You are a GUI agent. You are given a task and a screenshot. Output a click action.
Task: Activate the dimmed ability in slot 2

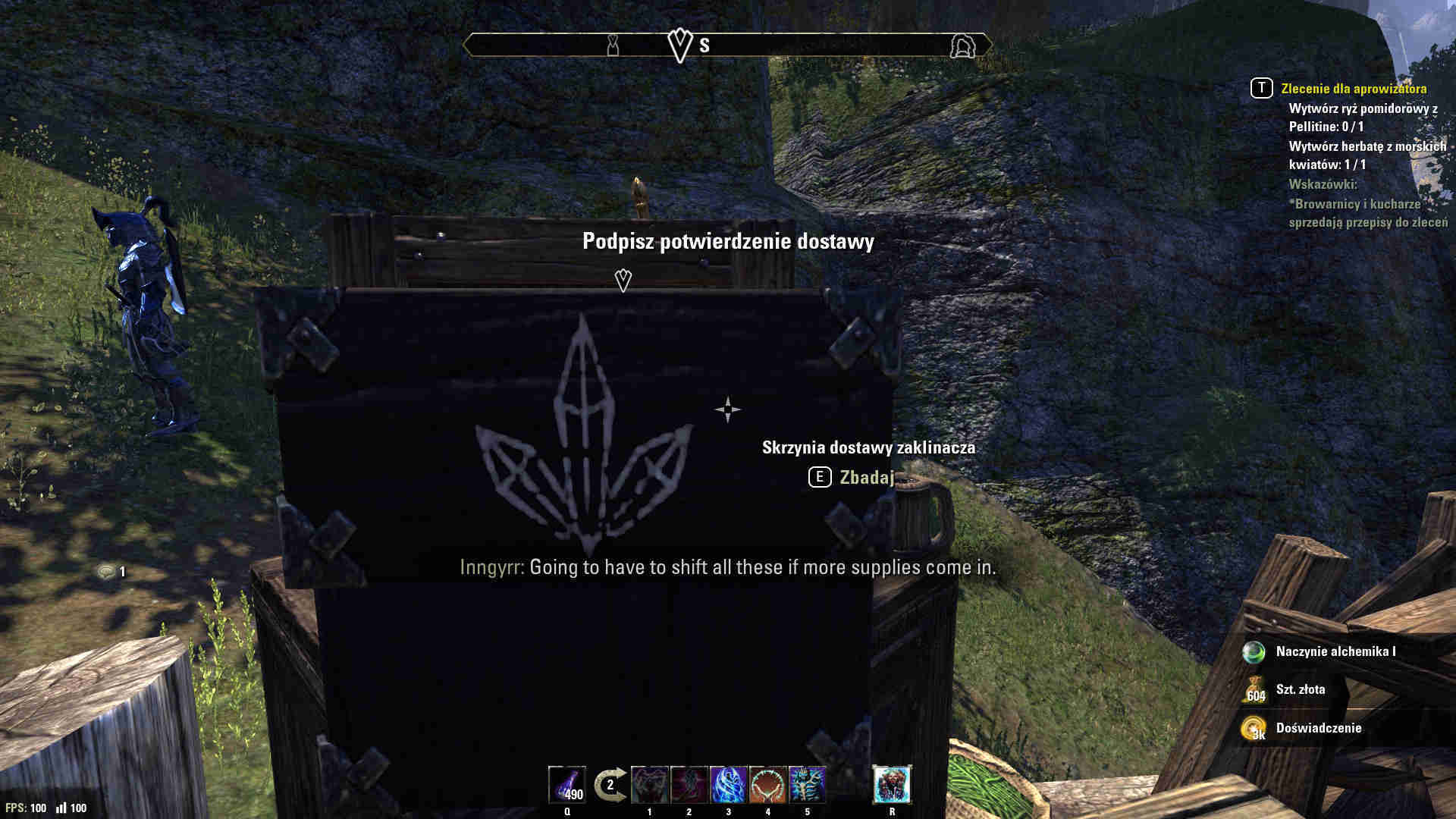(689, 785)
